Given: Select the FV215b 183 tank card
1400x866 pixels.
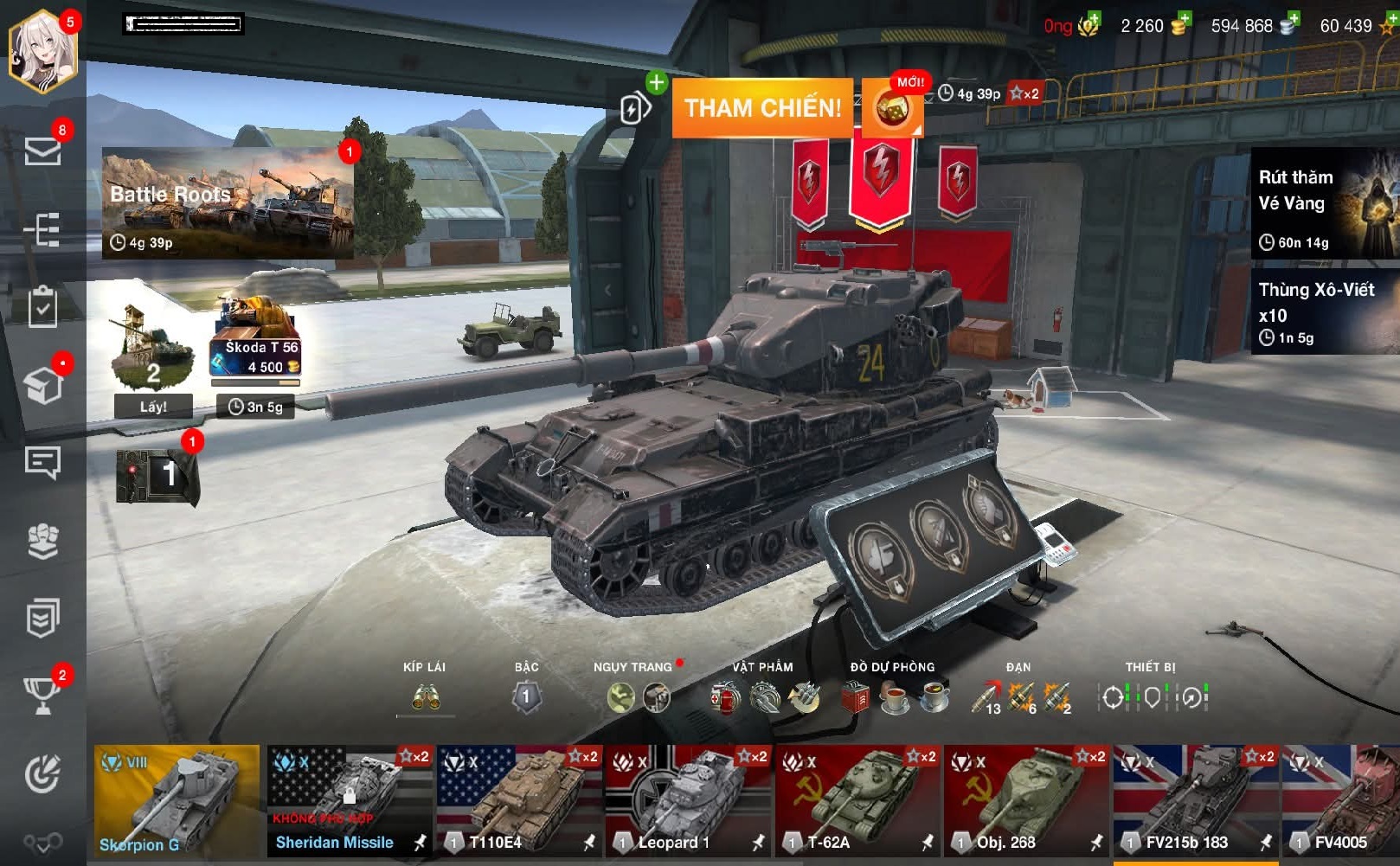Looking at the screenshot, I should tap(1195, 800).
